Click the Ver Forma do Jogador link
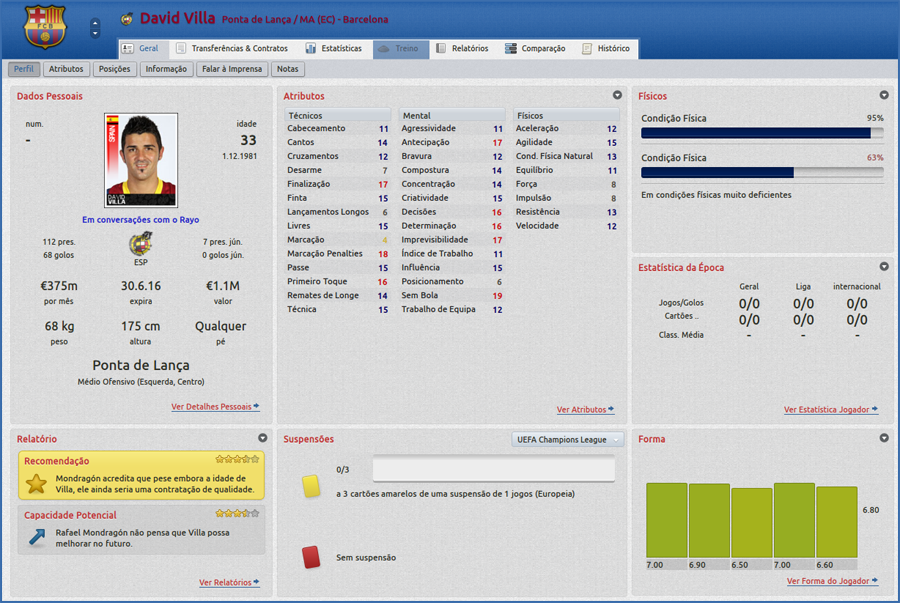Viewport: 900px width, 603px height. (x=832, y=581)
